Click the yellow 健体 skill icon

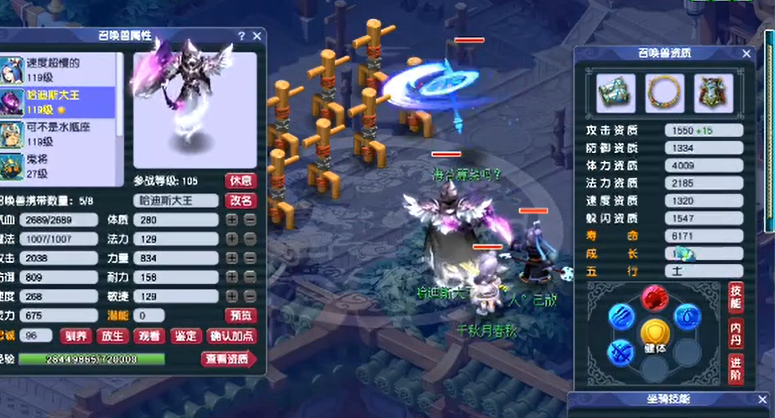(654, 333)
